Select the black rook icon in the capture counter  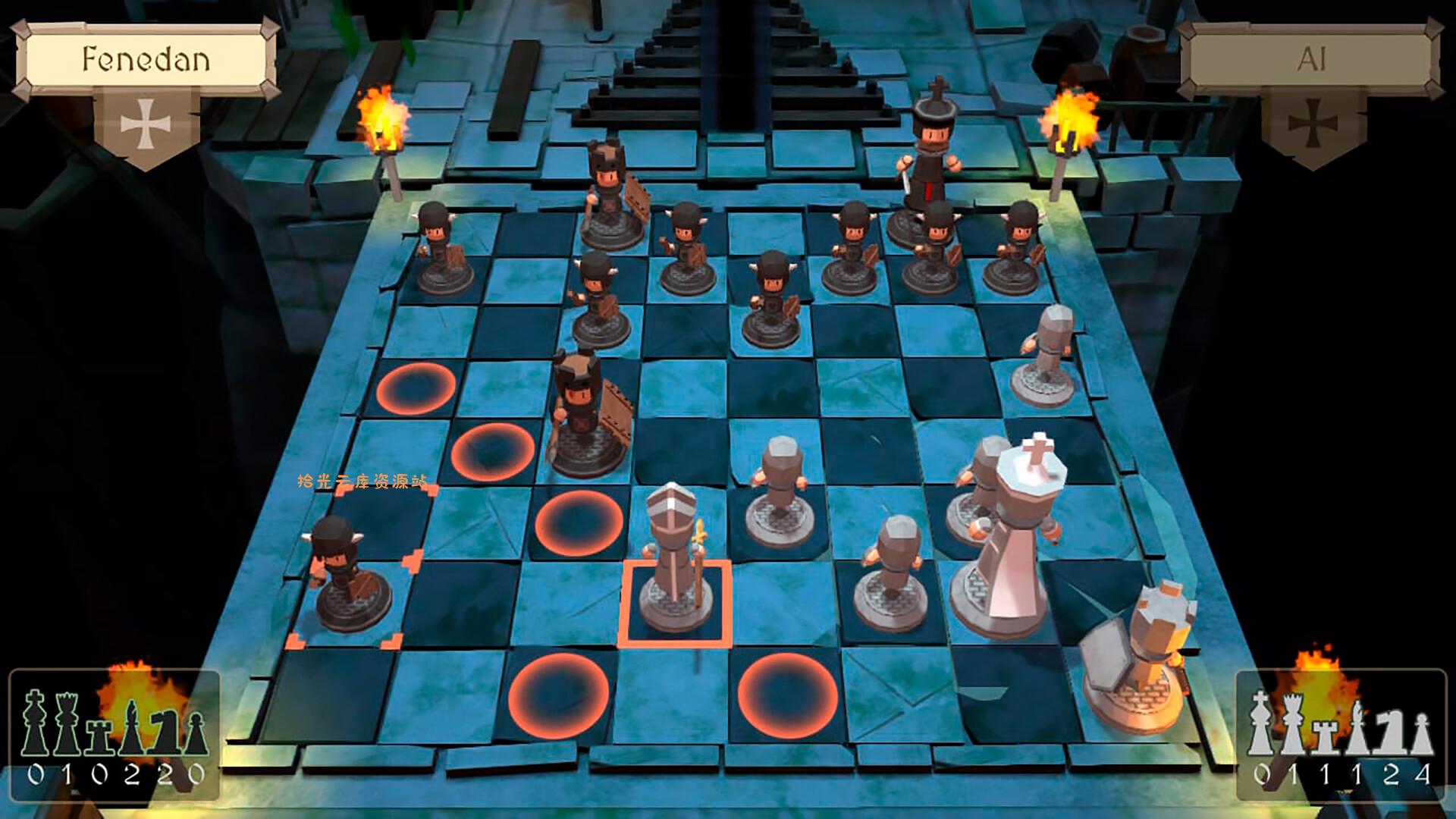click(x=99, y=737)
